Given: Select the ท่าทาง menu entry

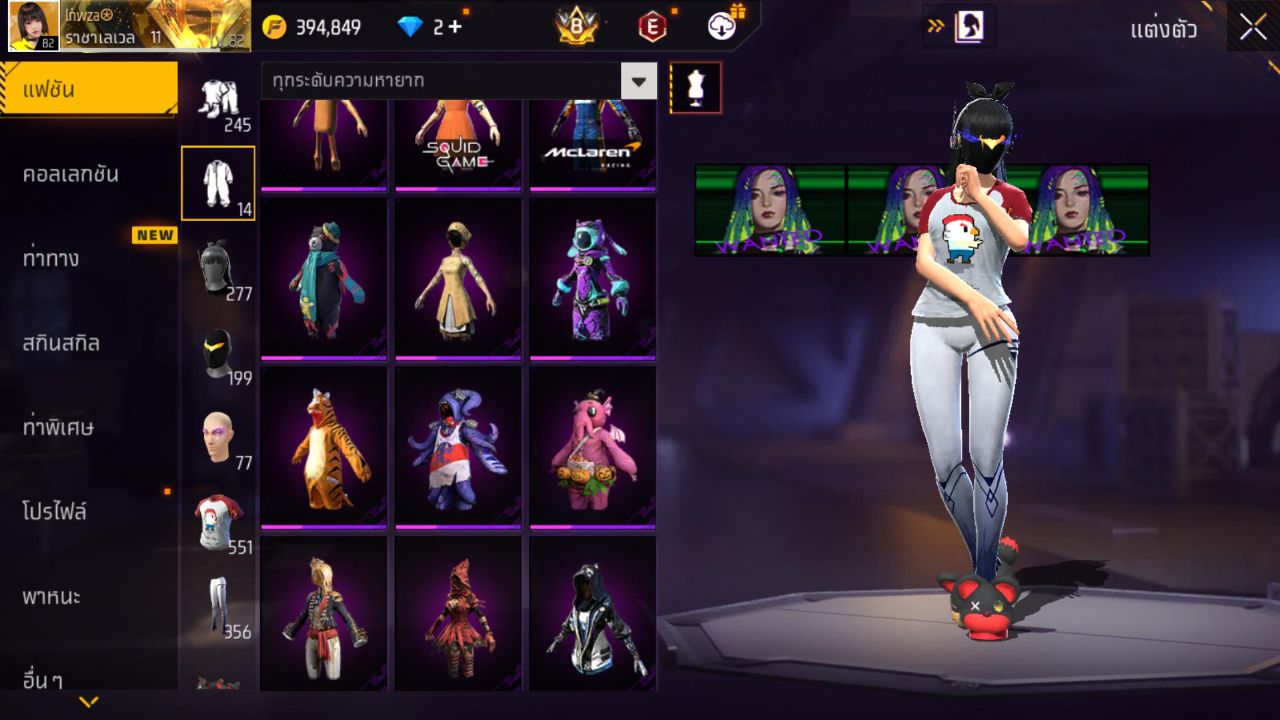Looking at the screenshot, I should coord(51,258).
